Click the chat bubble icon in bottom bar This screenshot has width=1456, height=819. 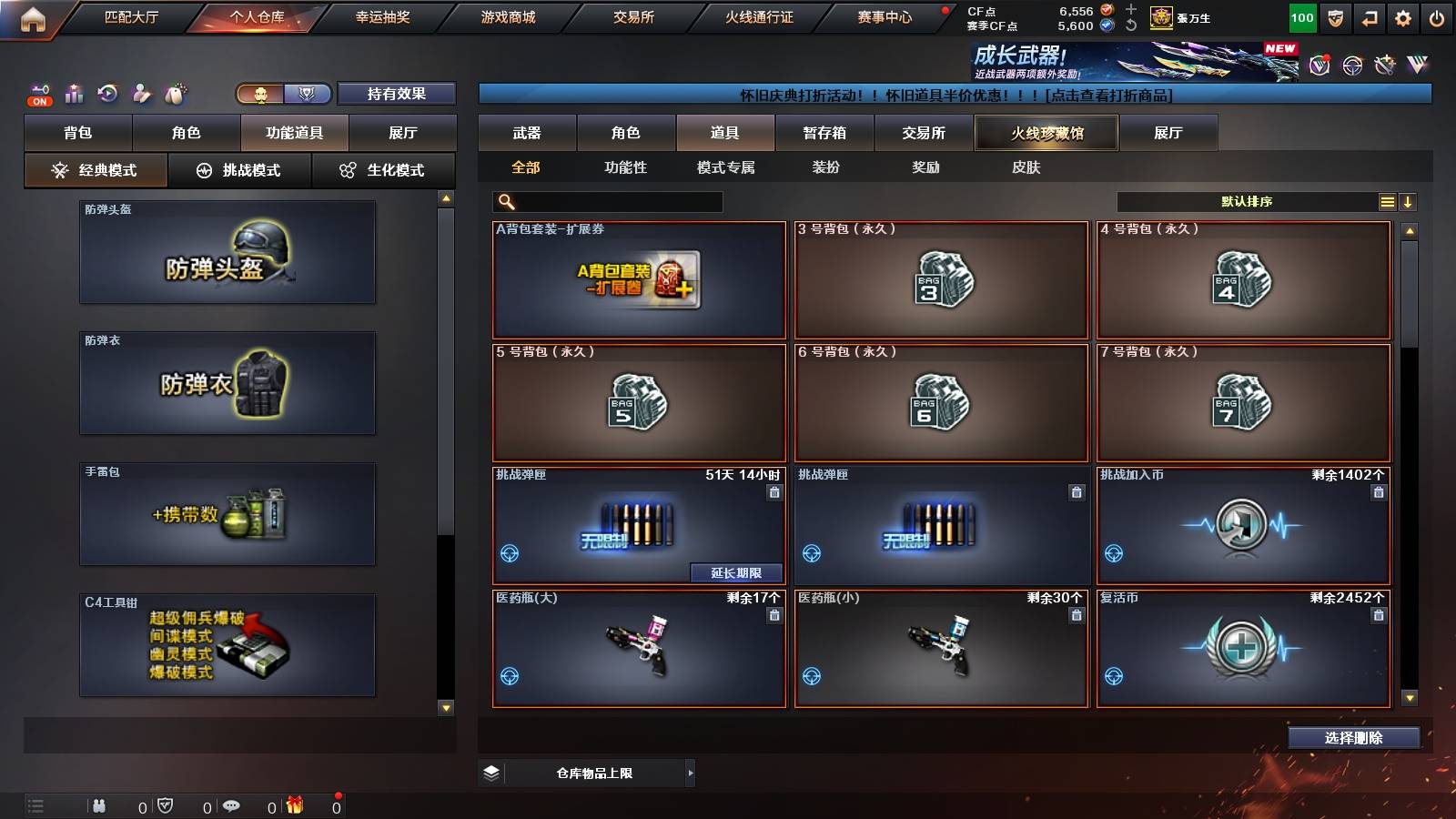(230, 805)
